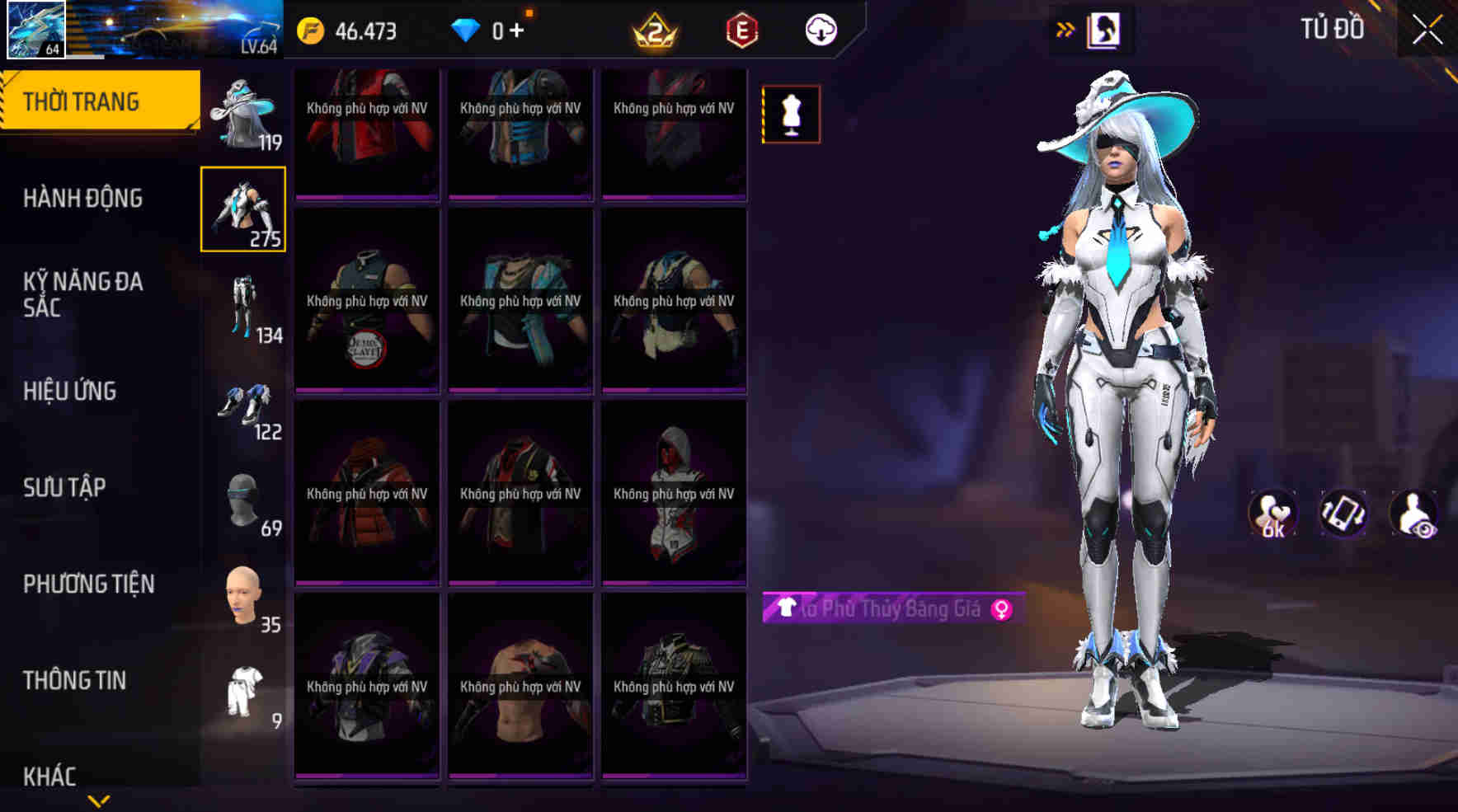The image size is (1458, 812).
Task: Switch to the HÀNH ĐỘNG tab
Action: (82, 198)
